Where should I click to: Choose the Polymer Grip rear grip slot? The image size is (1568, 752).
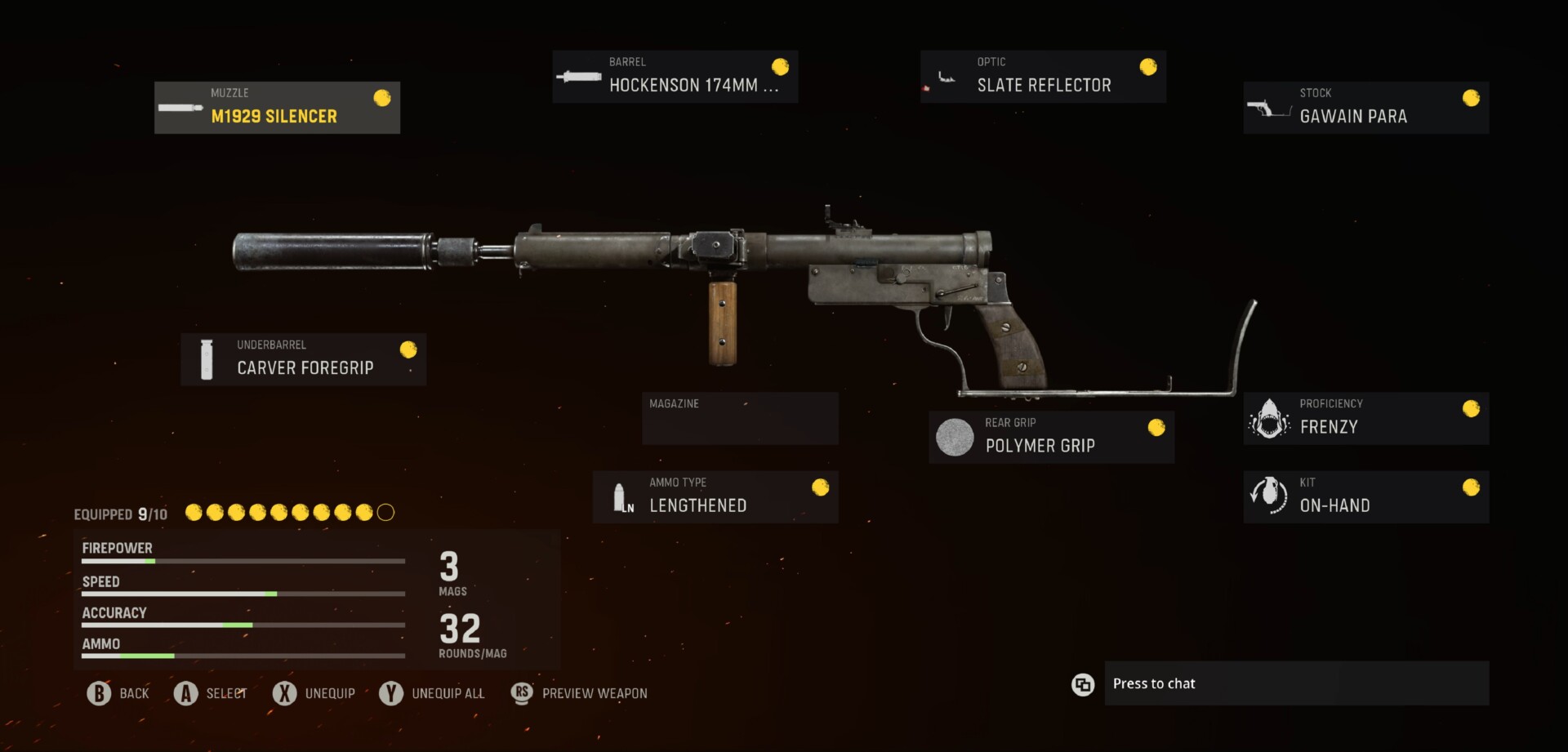coord(1051,437)
